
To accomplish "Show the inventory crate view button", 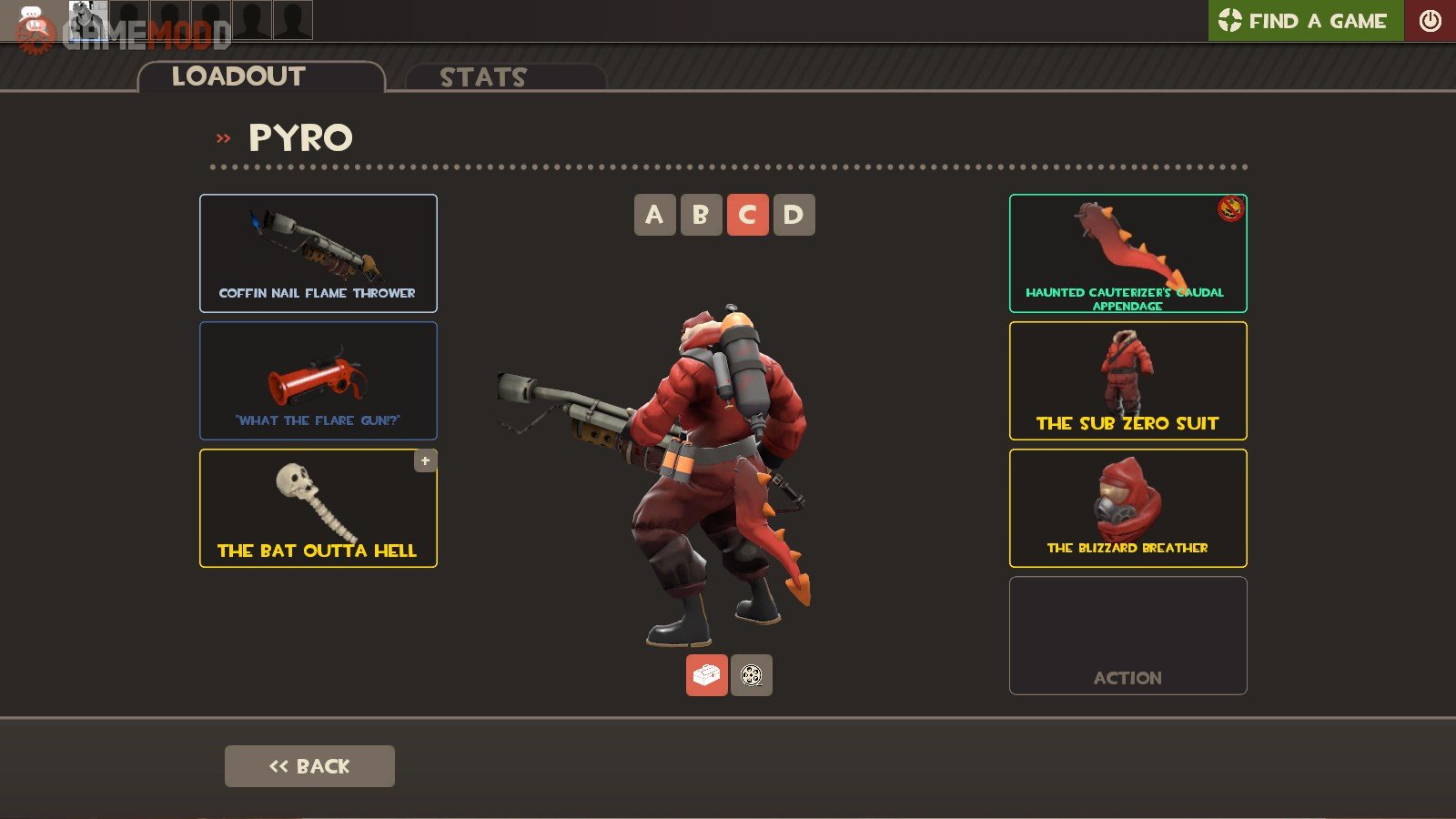I will tap(706, 675).
